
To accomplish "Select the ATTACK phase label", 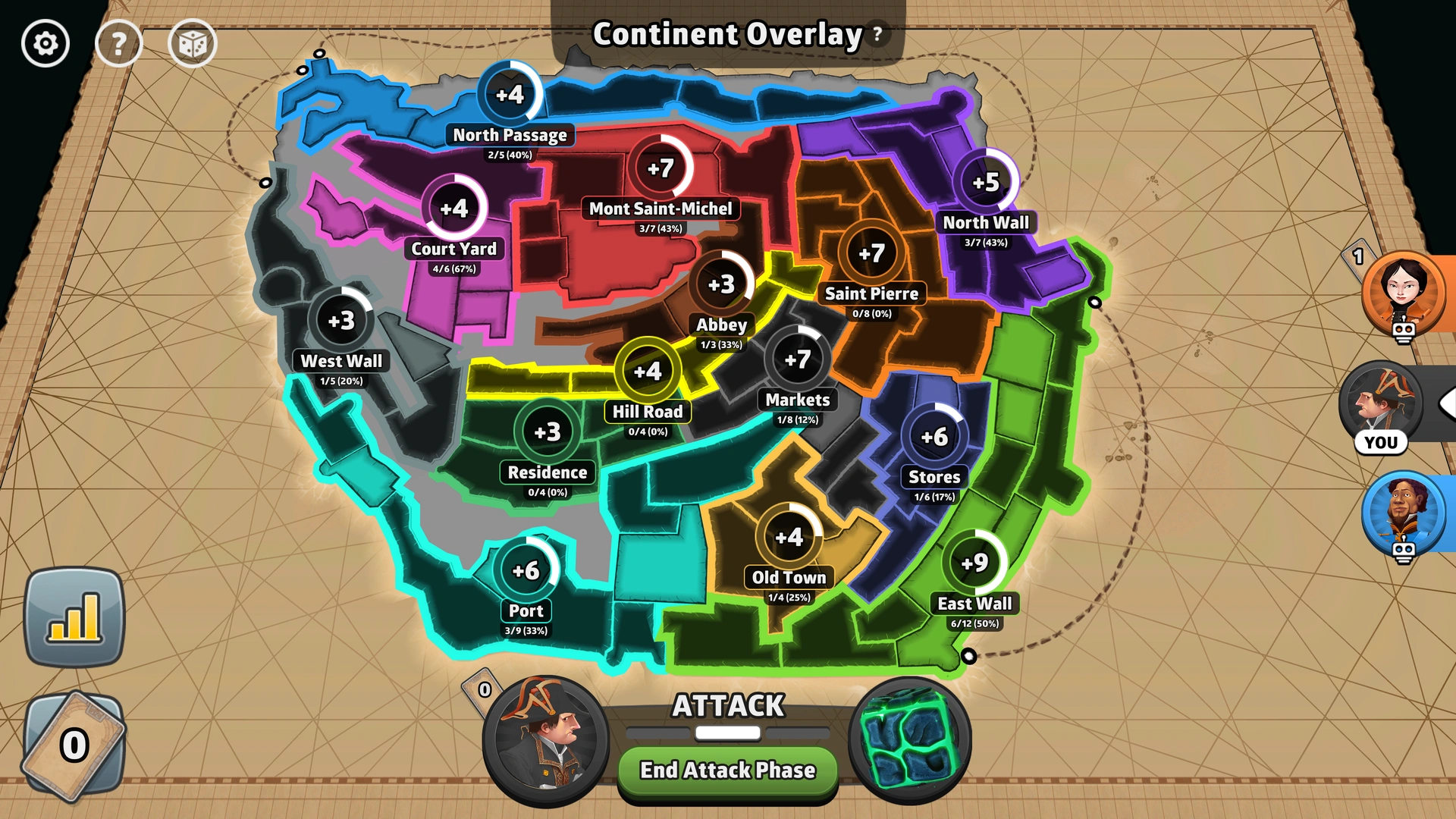I will coord(726,705).
